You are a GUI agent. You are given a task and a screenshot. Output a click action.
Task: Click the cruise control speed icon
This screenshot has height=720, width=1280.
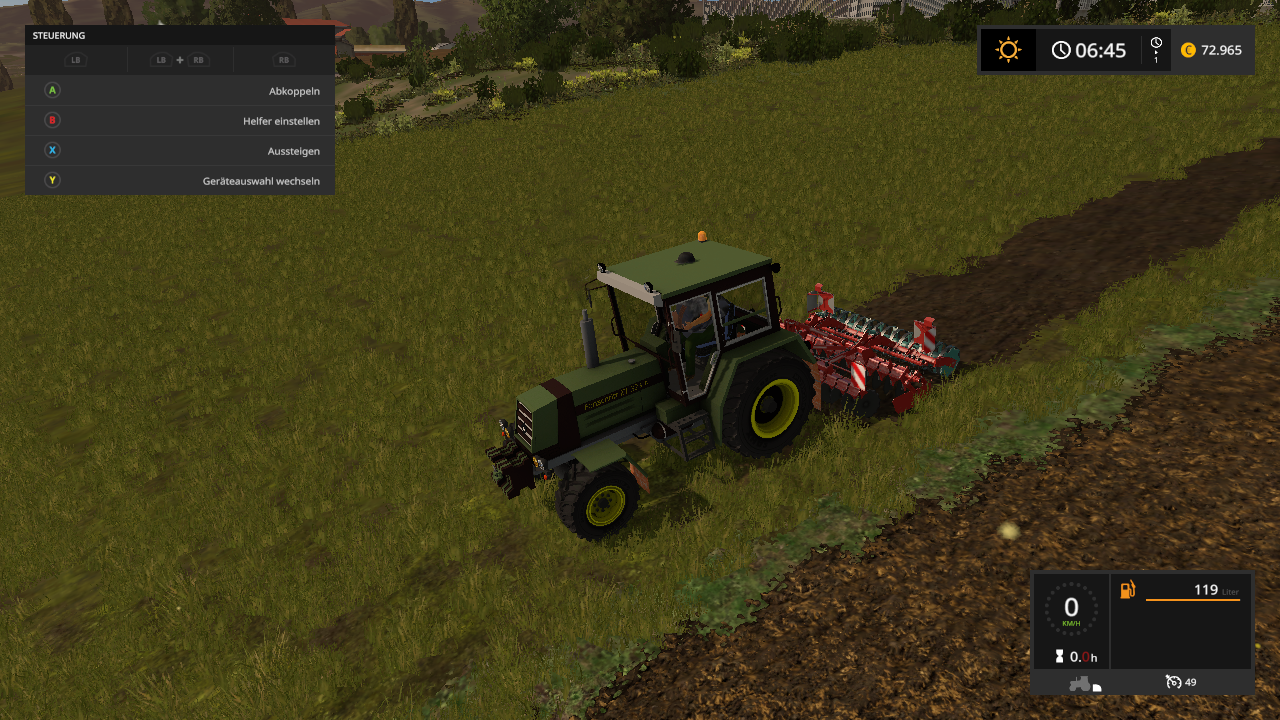coord(1173,682)
